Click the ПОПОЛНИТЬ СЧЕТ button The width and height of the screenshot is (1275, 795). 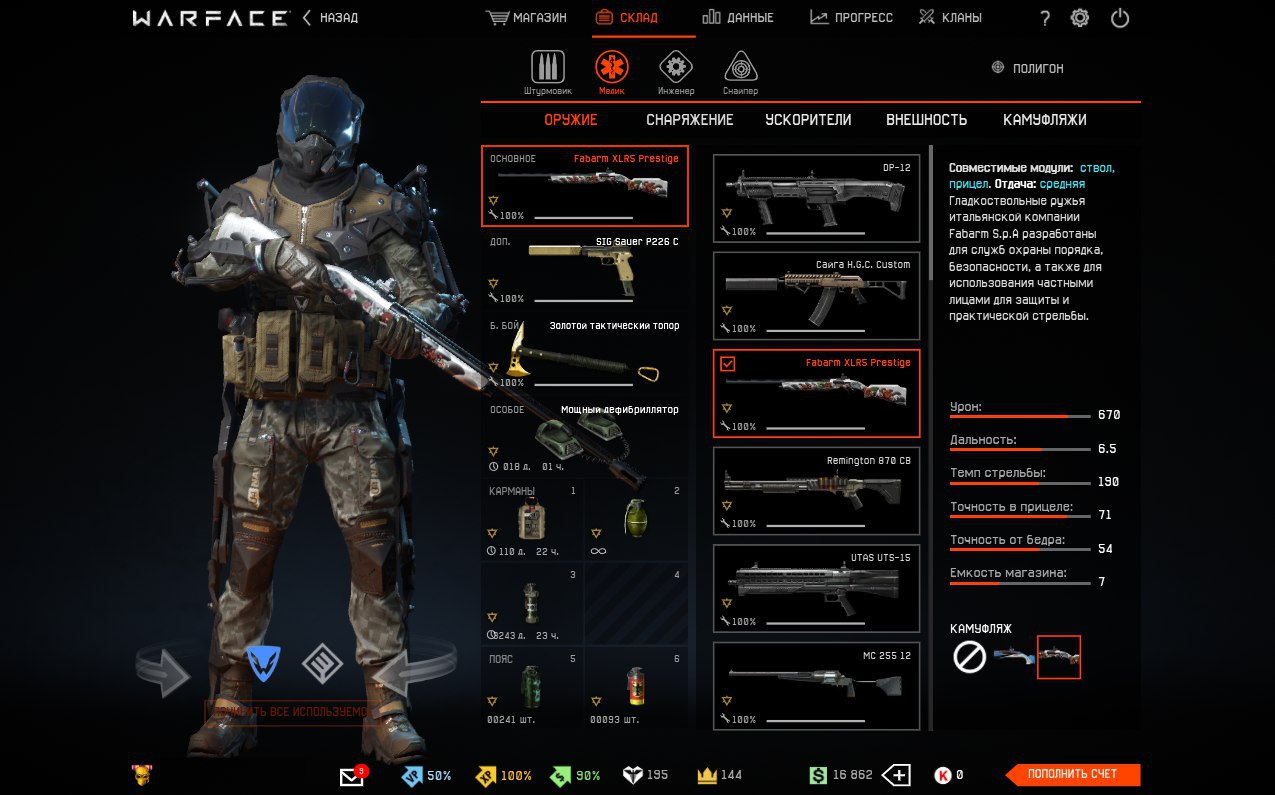click(1071, 774)
